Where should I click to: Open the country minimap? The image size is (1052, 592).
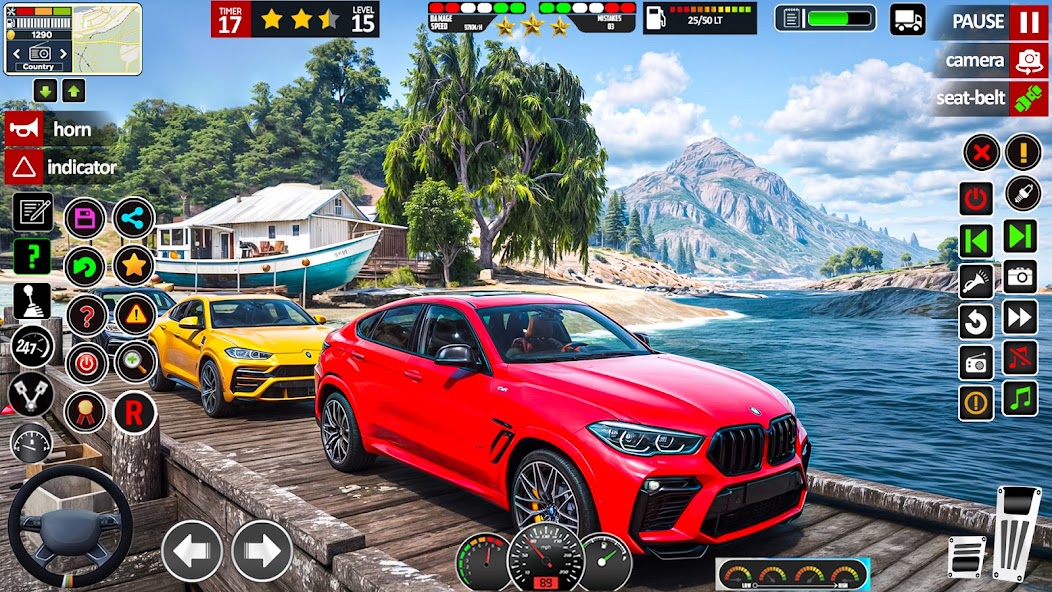click(72, 38)
